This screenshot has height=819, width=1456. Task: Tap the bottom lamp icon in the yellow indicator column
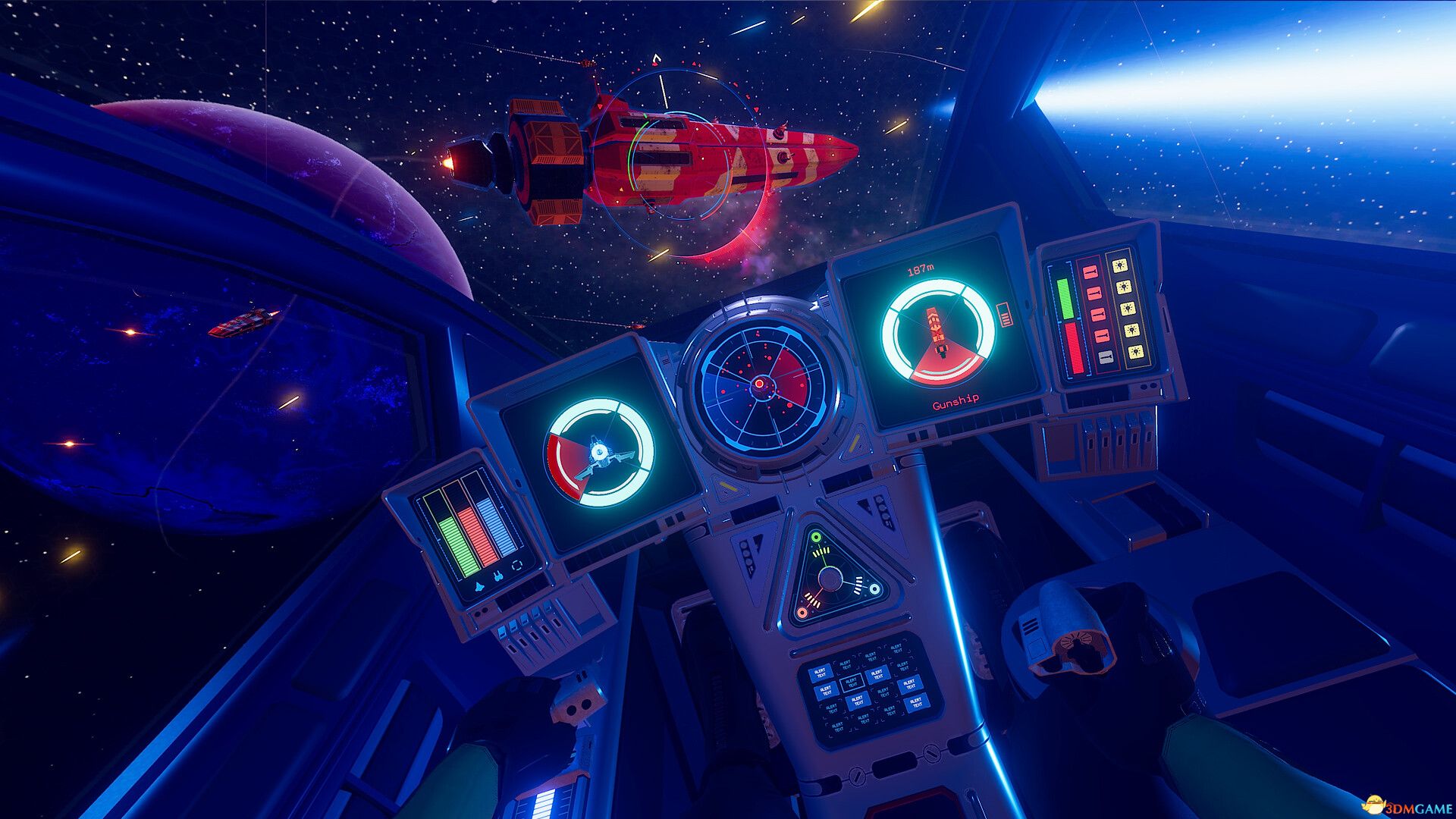[1137, 352]
